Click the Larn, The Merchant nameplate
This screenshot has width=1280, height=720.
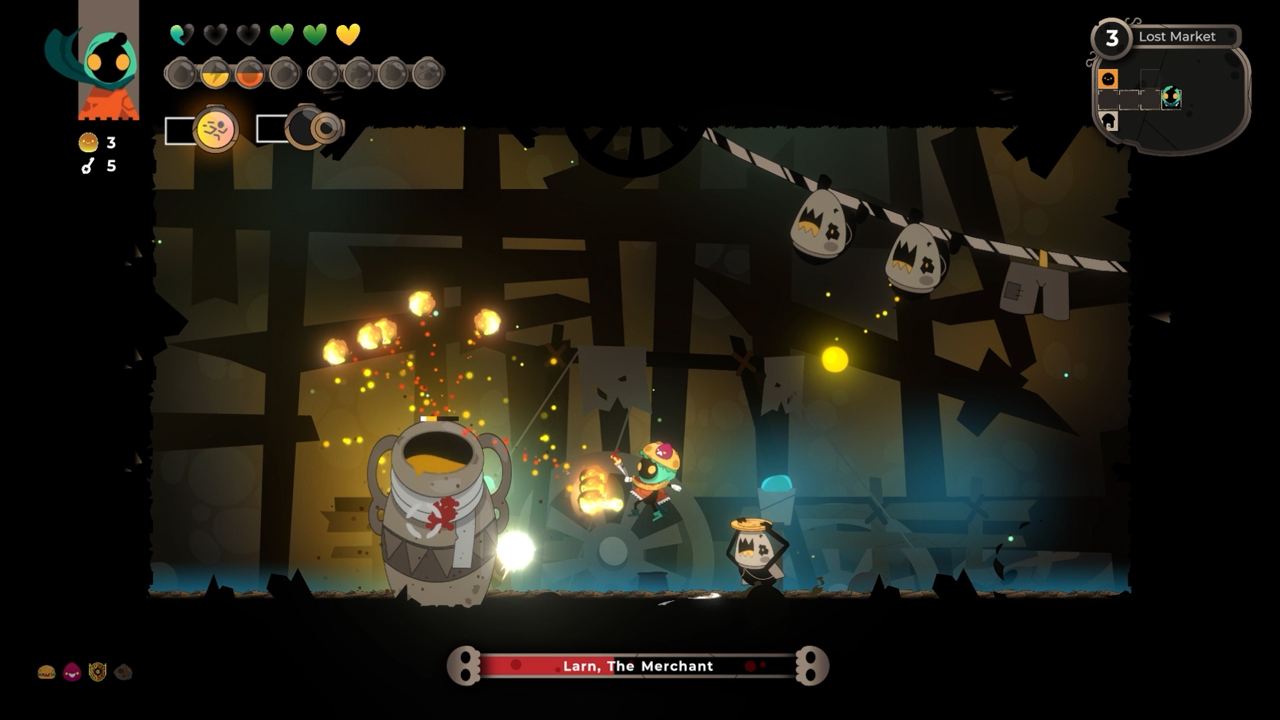(640, 666)
